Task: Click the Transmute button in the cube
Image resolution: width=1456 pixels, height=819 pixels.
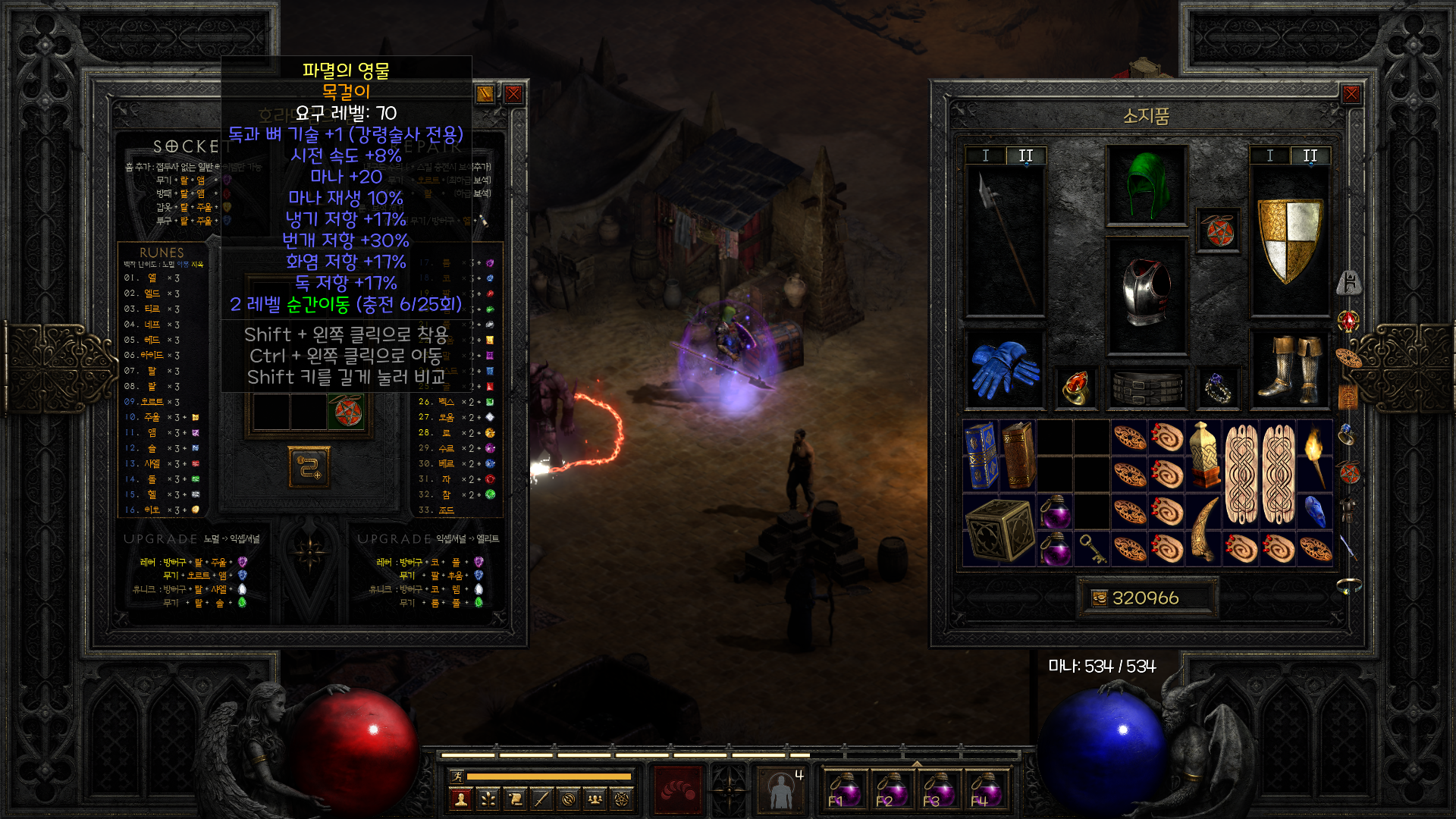Action: (309, 467)
